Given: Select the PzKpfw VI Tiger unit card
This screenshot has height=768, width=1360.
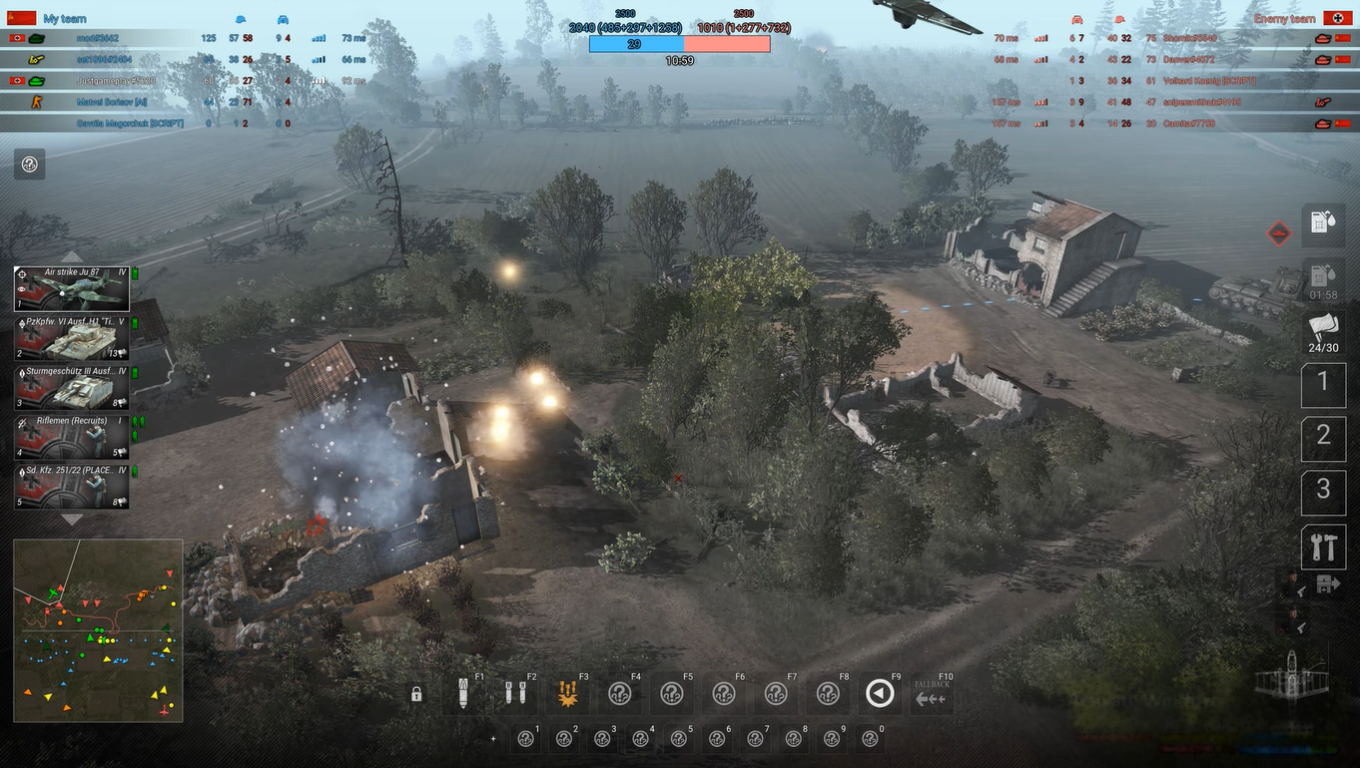Looking at the screenshot, I should tap(70, 338).
